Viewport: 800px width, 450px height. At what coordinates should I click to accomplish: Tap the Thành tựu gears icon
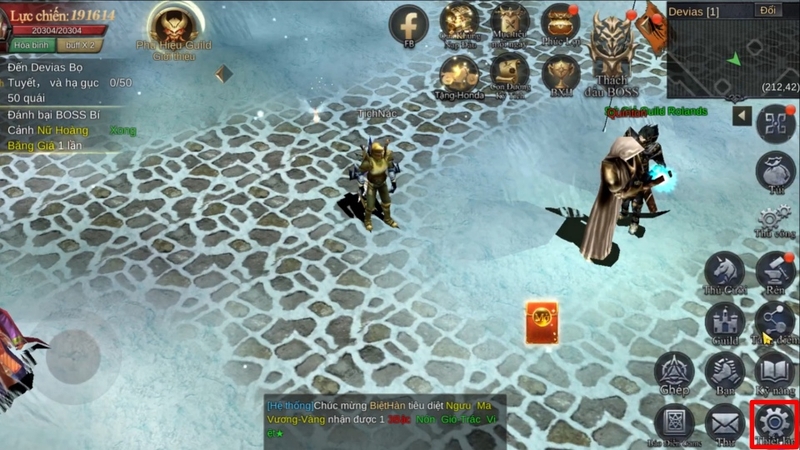click(x=774, y=220)
